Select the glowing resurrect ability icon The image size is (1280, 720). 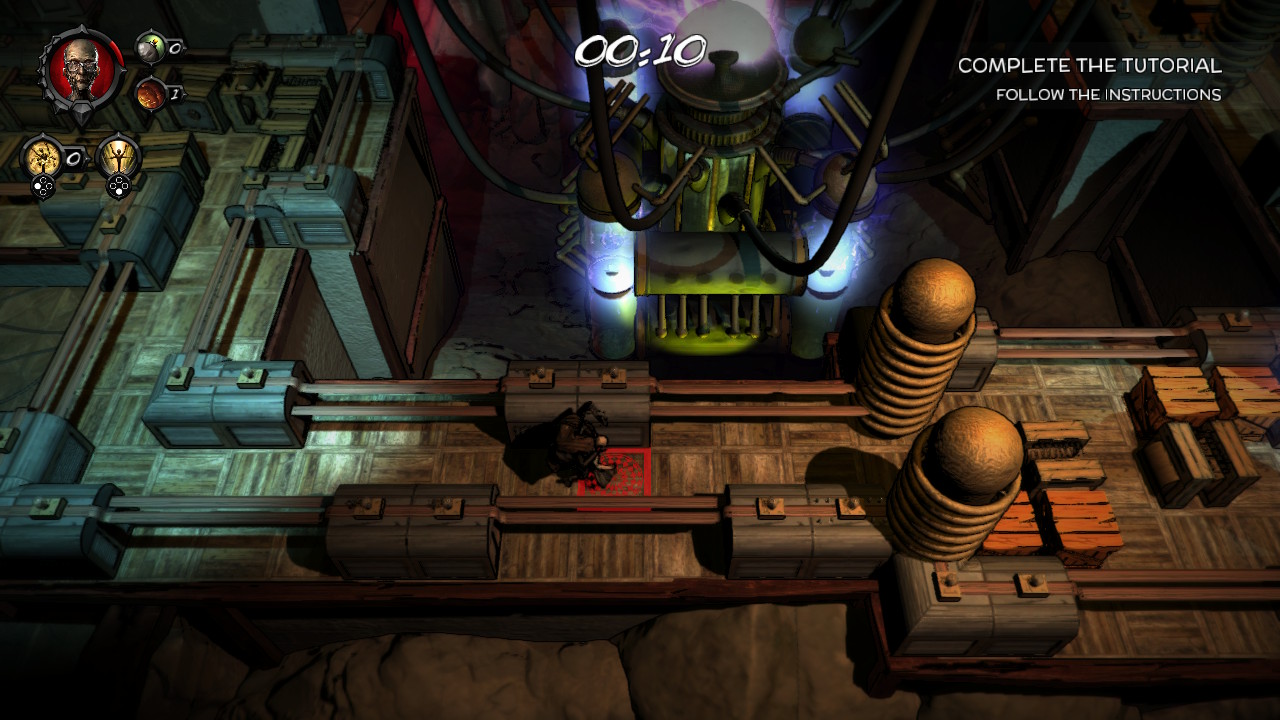pos(118,156)
